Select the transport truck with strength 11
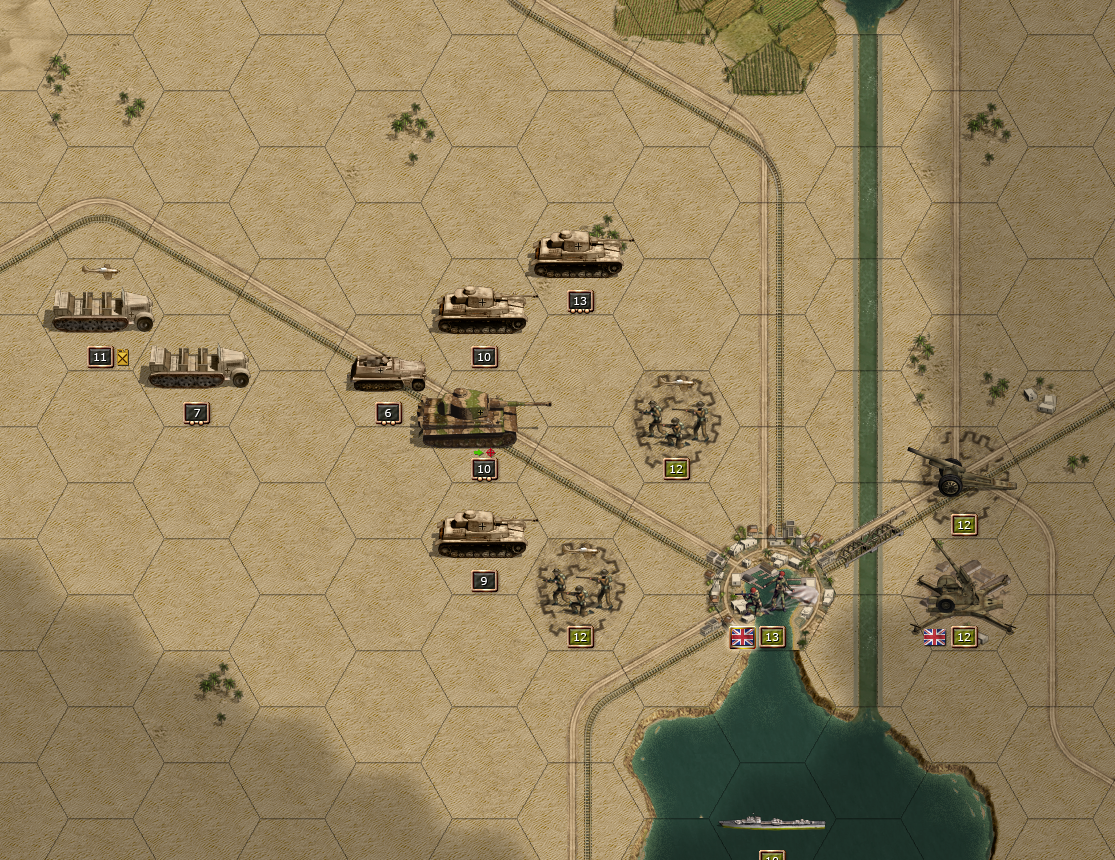Viewport: 1115px width, 860px height. [x=102, y=311]
